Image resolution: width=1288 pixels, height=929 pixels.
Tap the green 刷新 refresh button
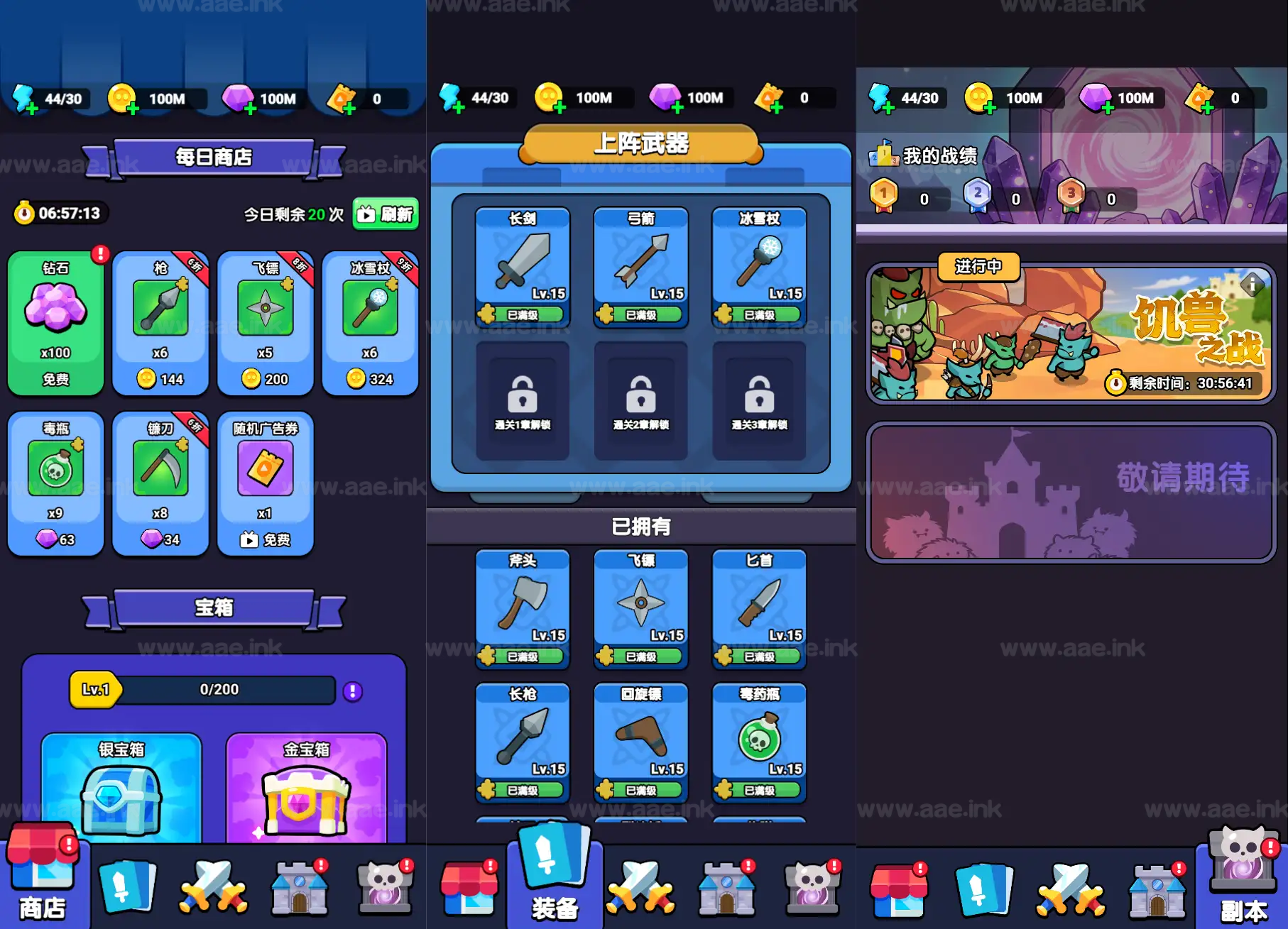tap(386, 214)
